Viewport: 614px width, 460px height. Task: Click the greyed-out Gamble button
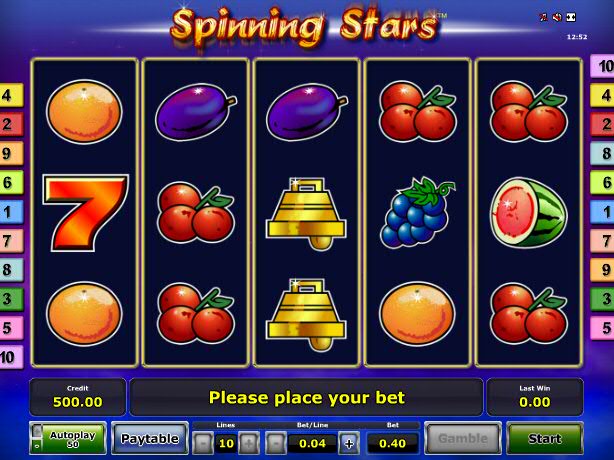pos(461,438)
